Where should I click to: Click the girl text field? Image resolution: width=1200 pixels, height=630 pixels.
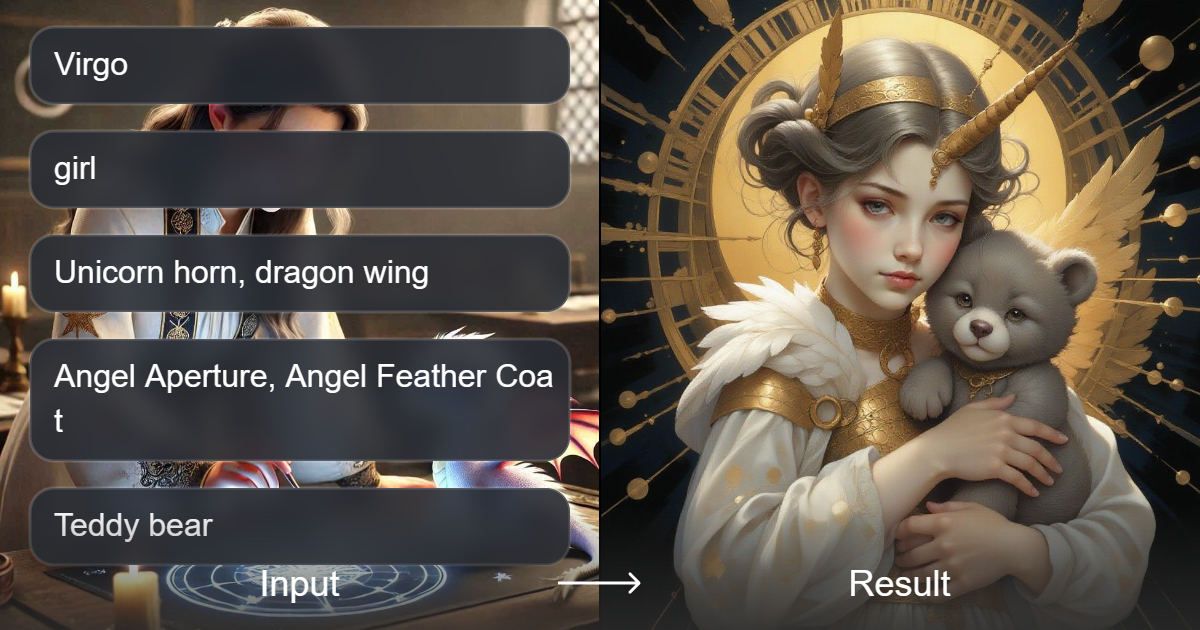tap(299, 170)
